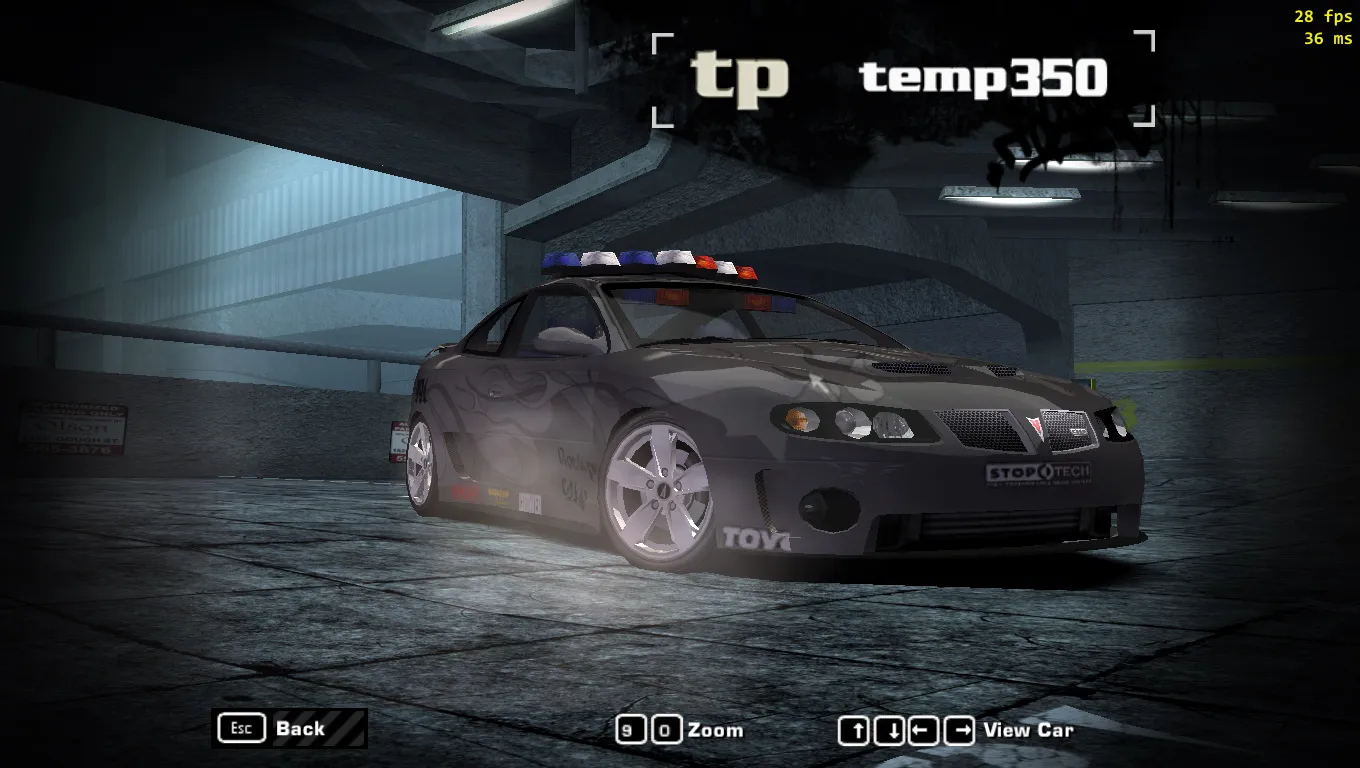
Task: Click the left arrow key icon
Action: (922, 731)
